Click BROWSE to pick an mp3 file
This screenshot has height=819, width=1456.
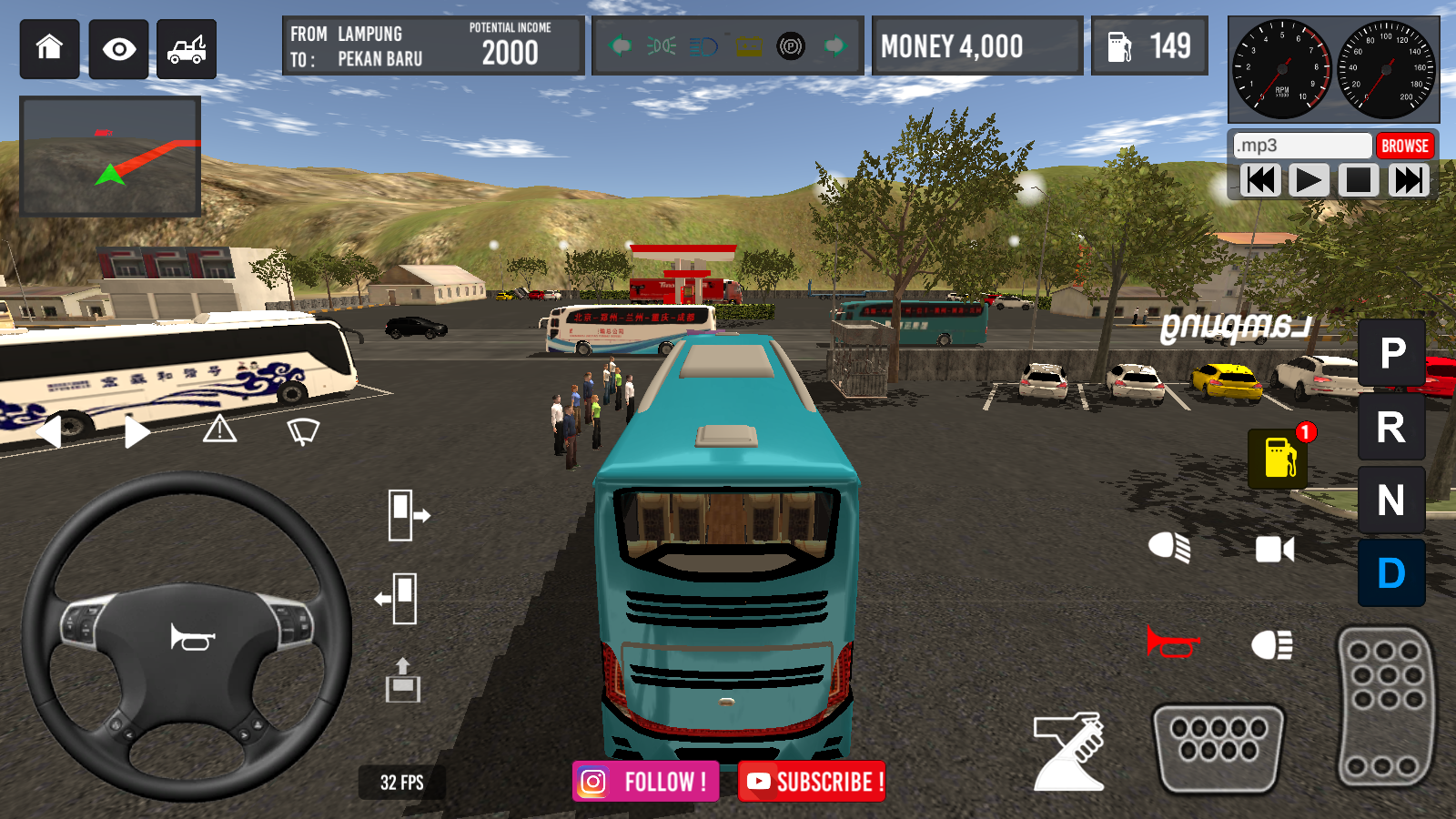(x=1405, y=145)
